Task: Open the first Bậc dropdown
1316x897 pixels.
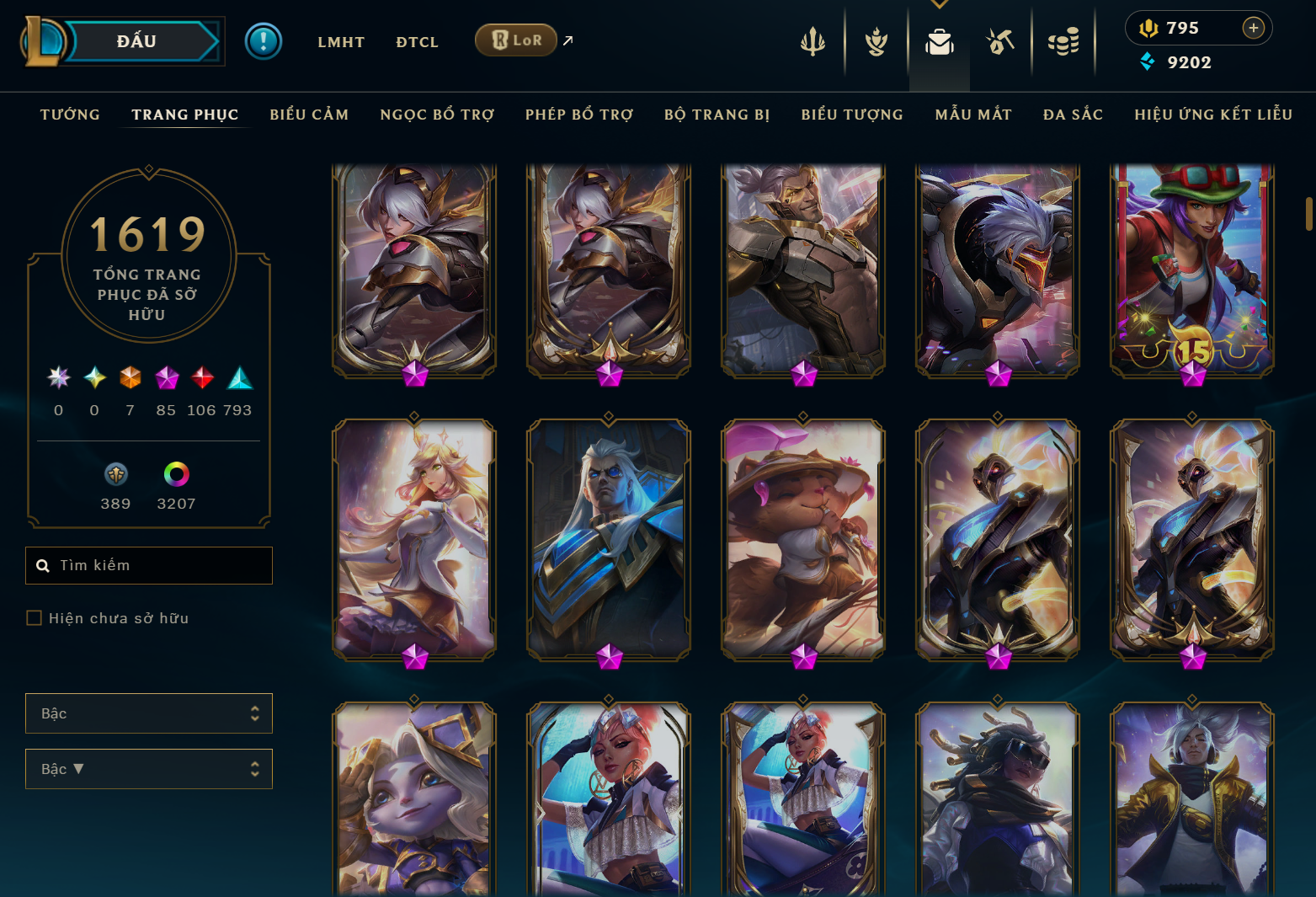Action: (x=148, y=713)
